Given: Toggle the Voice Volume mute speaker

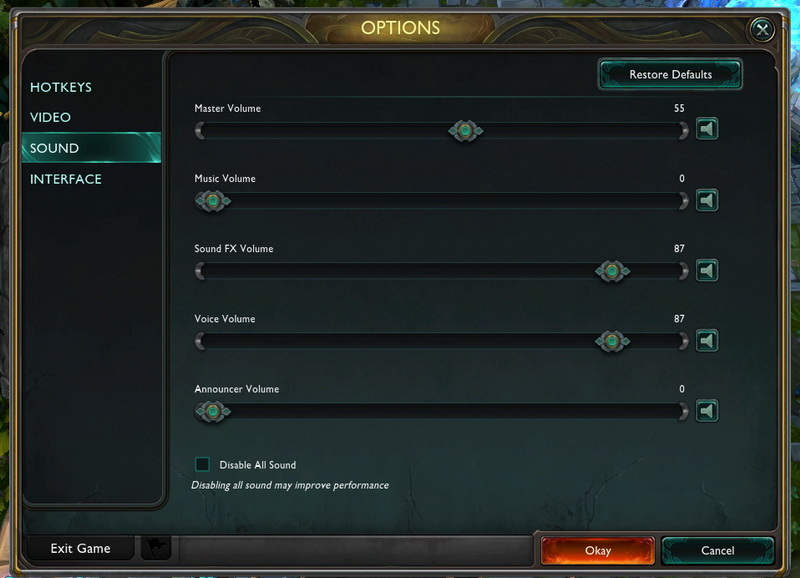Looking at the screenshot, I should point(707,341).
